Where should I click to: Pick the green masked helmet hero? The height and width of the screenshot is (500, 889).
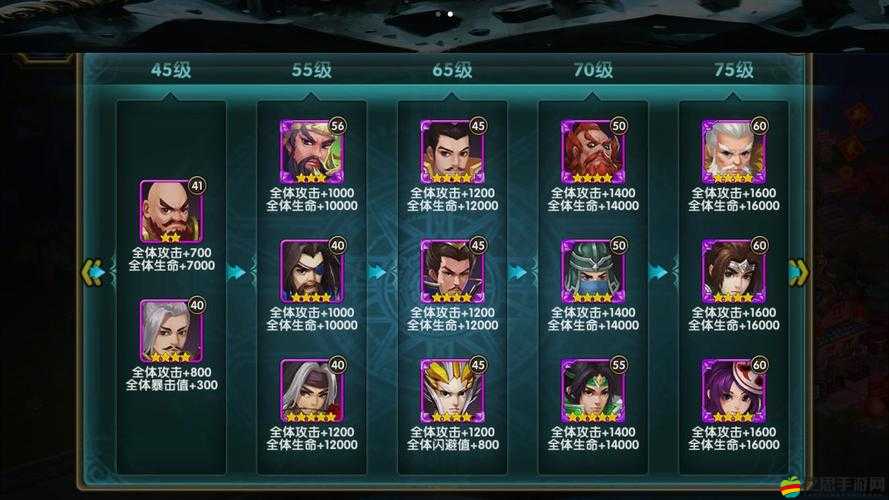(x=592, y=271)
